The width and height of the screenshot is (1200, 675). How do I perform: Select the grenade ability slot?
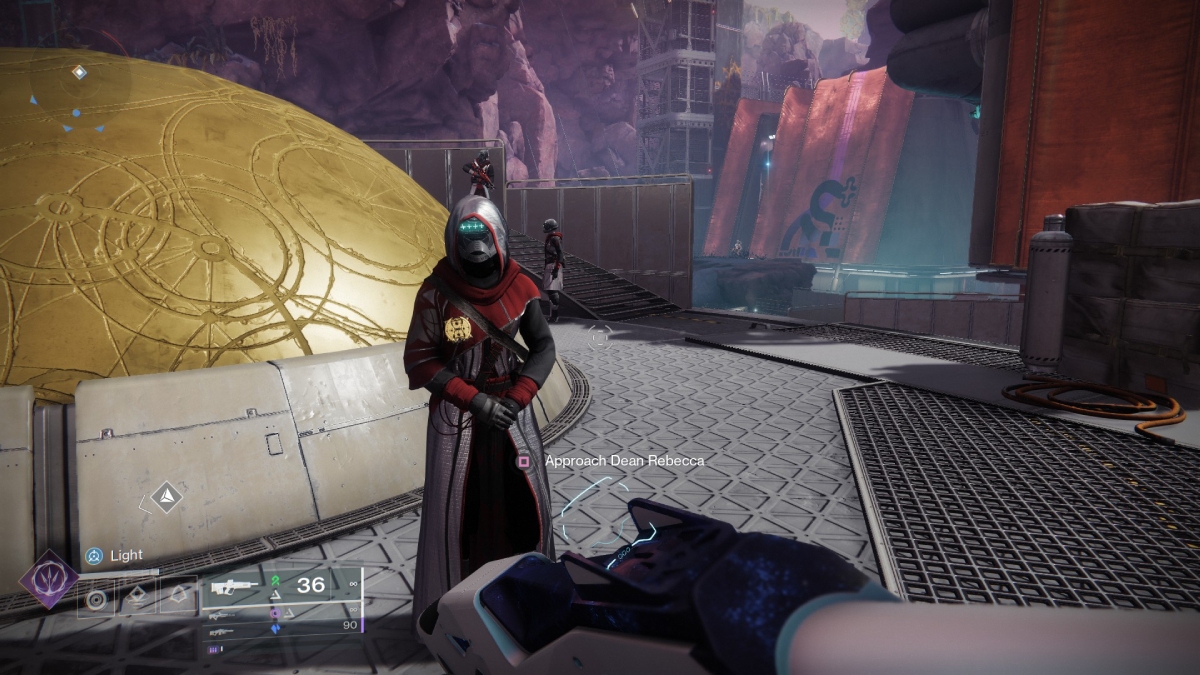pyautogui.click(x=97, y=599)
